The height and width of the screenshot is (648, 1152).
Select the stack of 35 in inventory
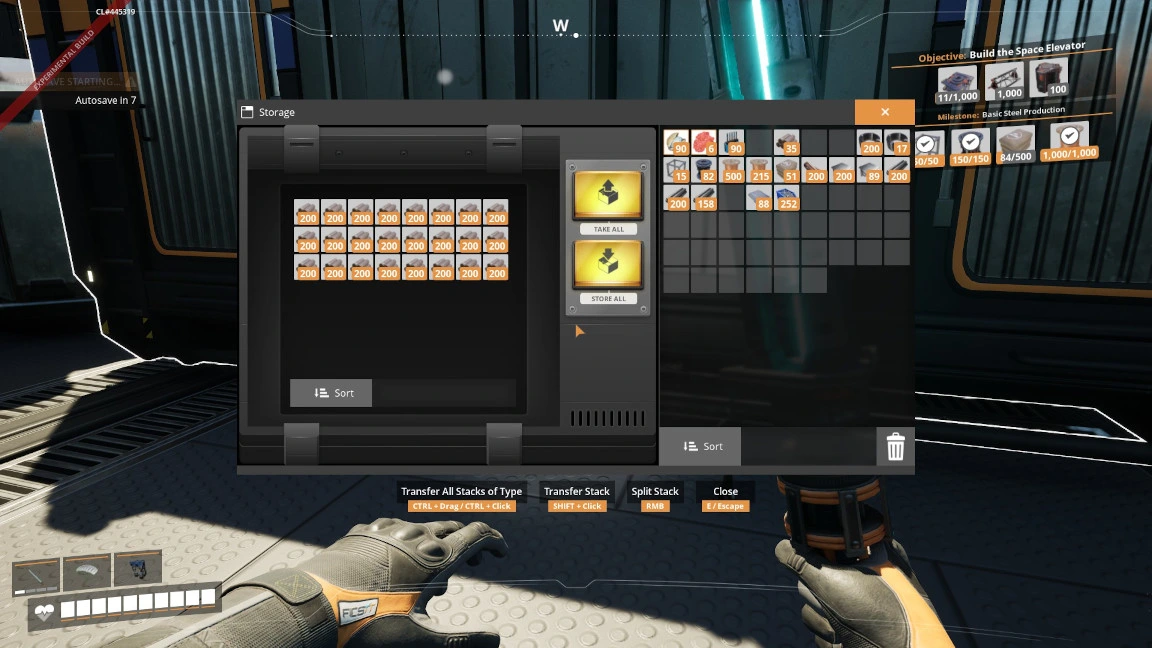(787, 142)
